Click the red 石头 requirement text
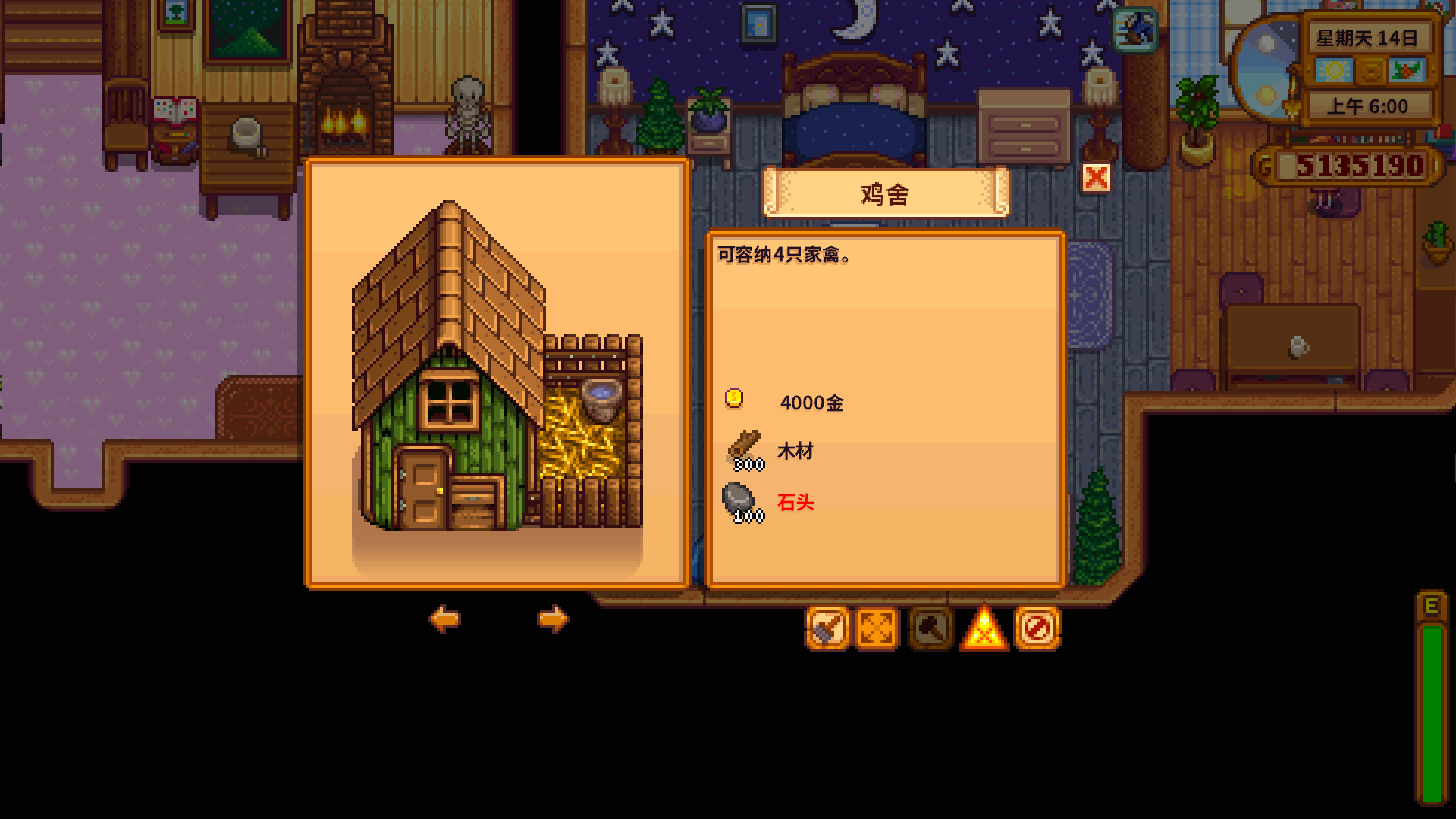 pyautogui.click(x=795, y=503)
